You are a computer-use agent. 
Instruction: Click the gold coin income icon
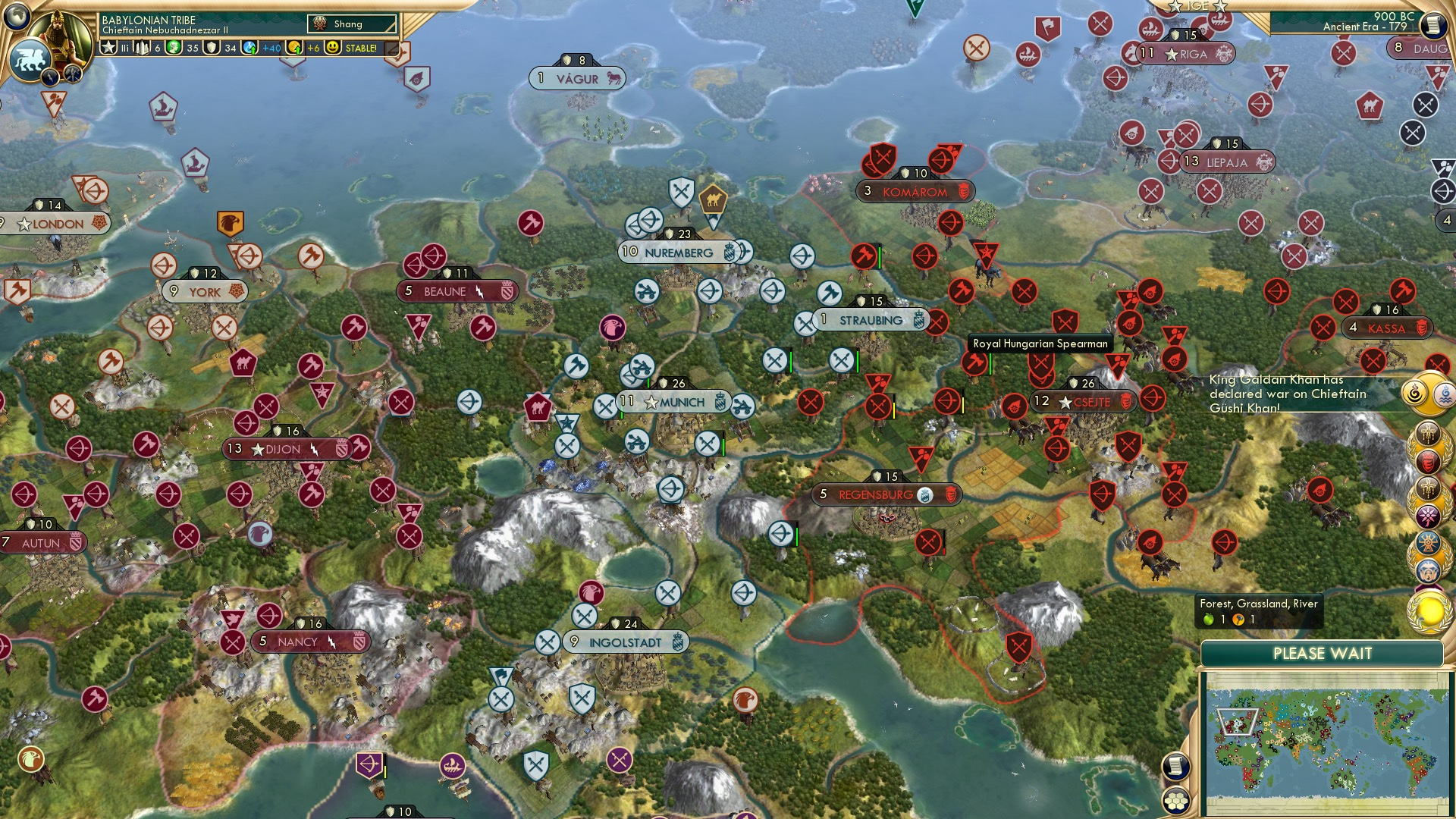(x=295, y=49)
